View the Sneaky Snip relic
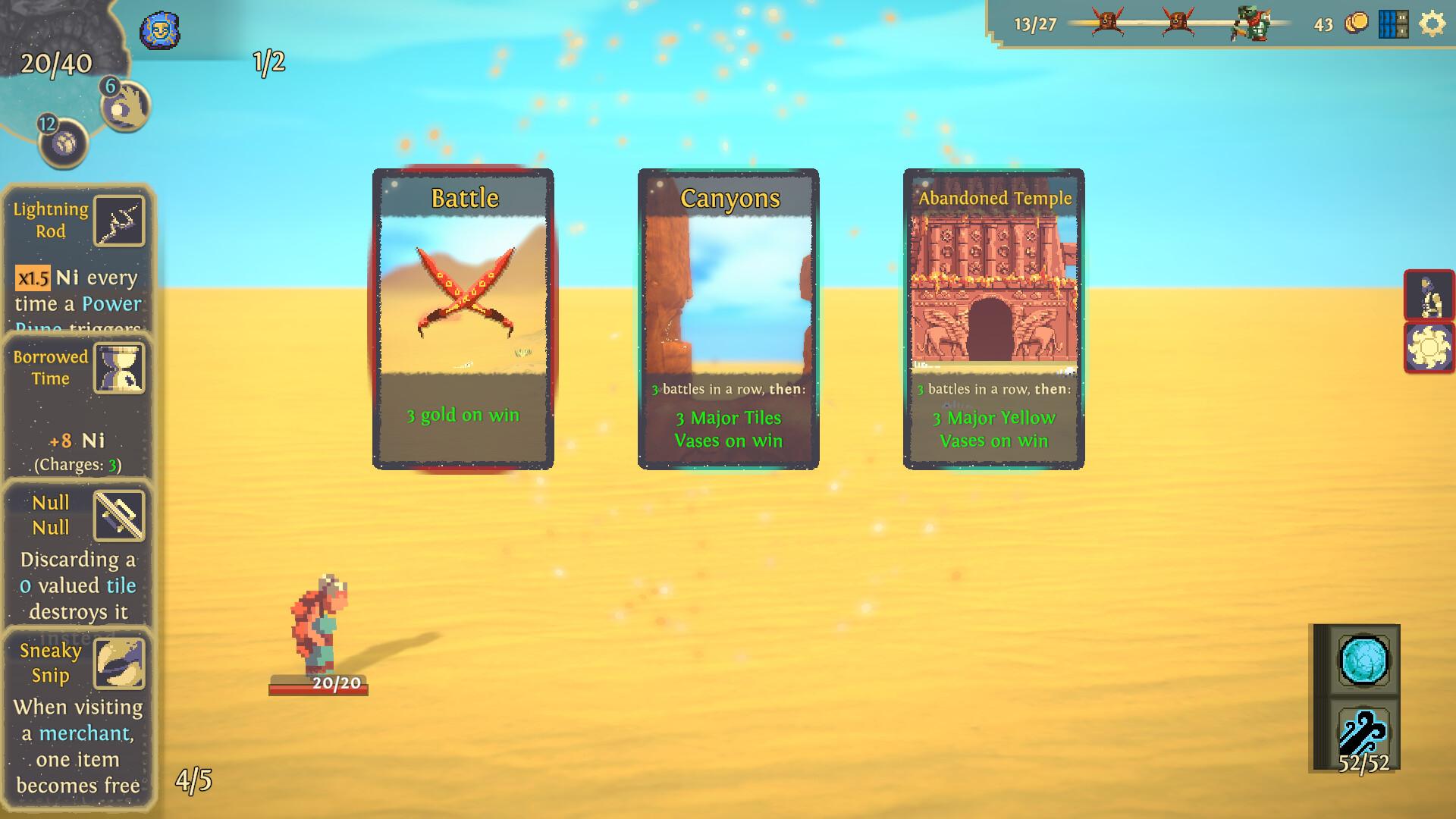Viewport: 1456px width, 819px height. (x=119, y=664)
